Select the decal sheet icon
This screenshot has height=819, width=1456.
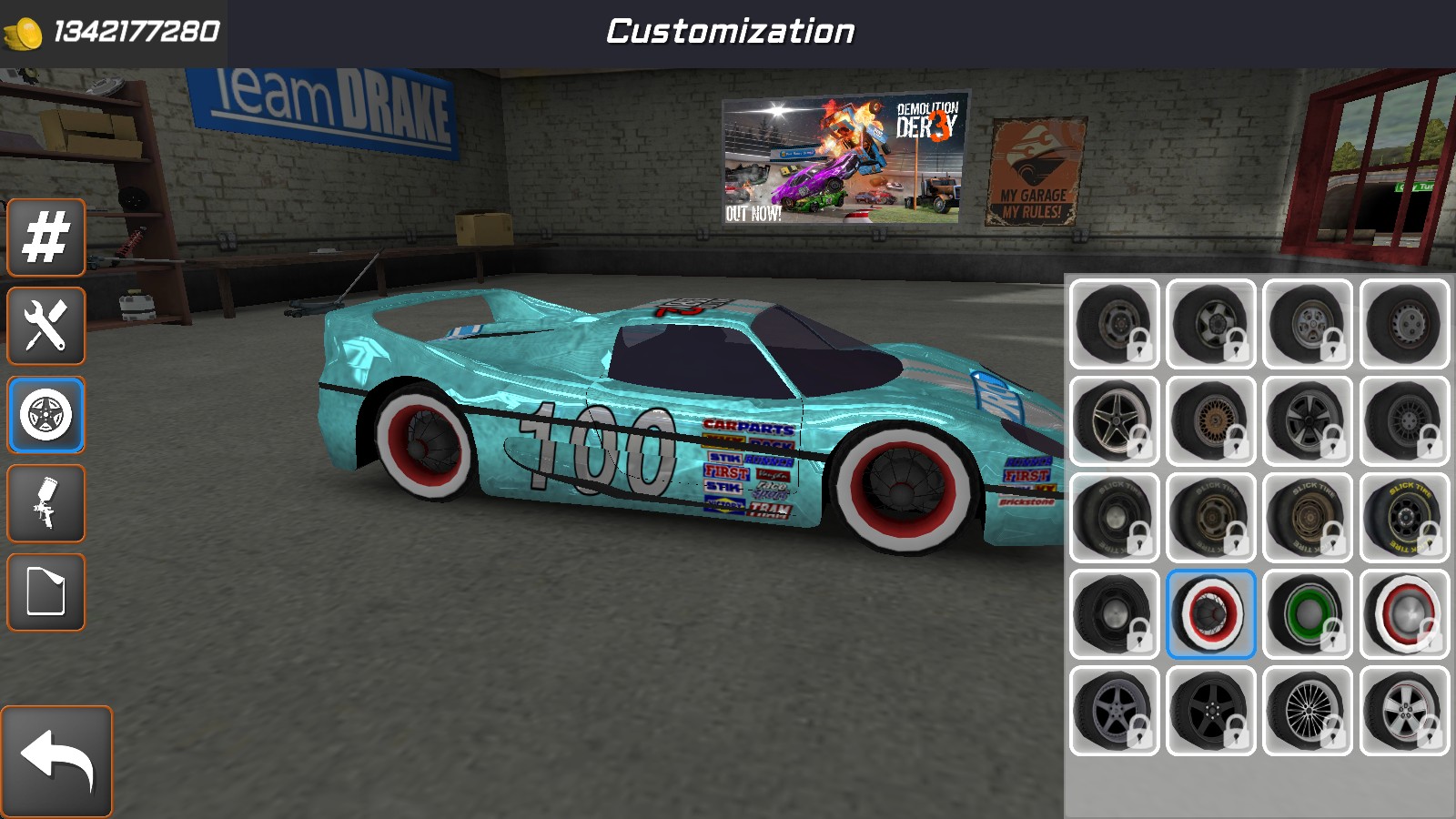click(45, 593)
